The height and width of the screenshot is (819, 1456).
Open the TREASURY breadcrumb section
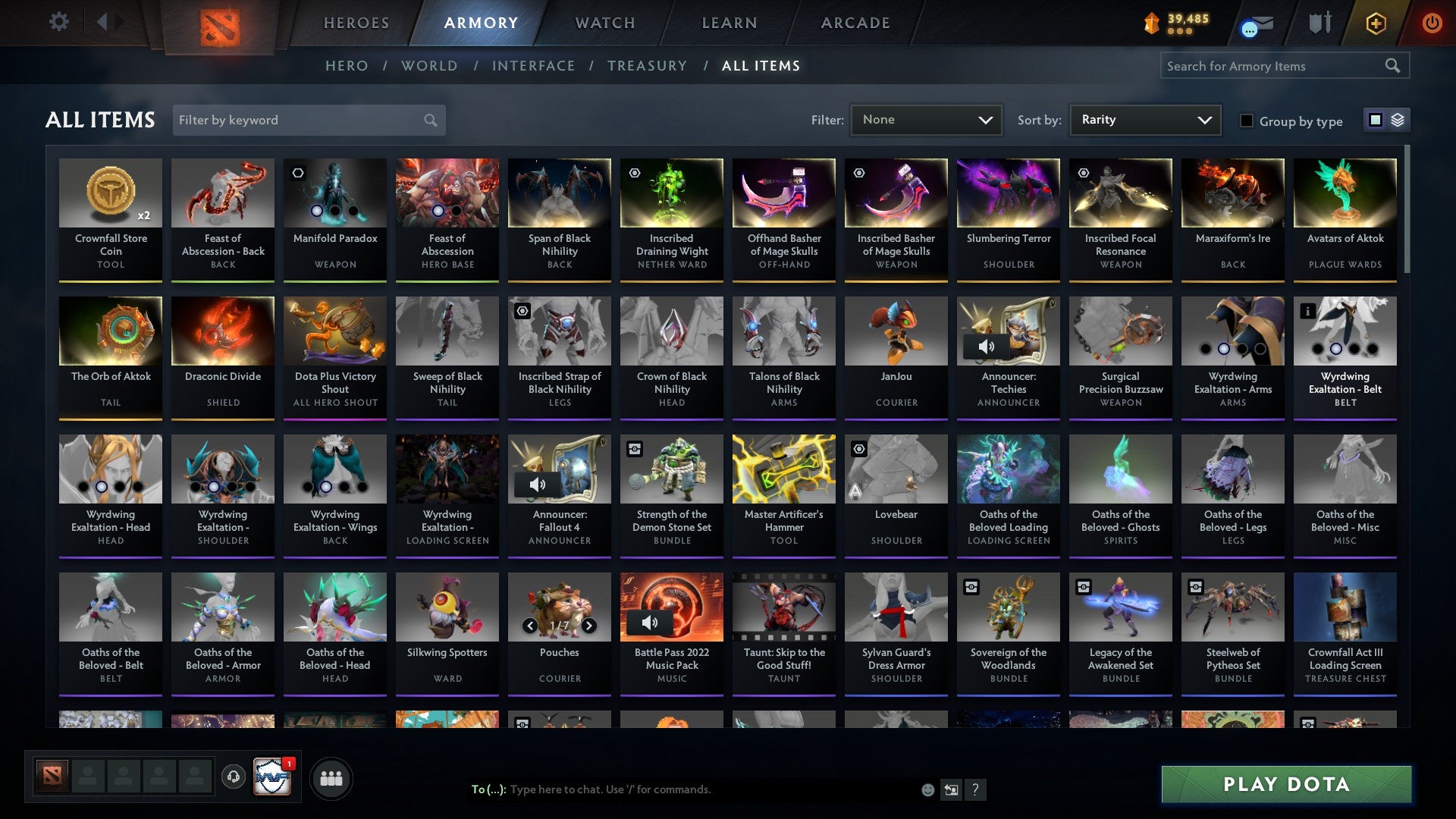coord(648,66)
